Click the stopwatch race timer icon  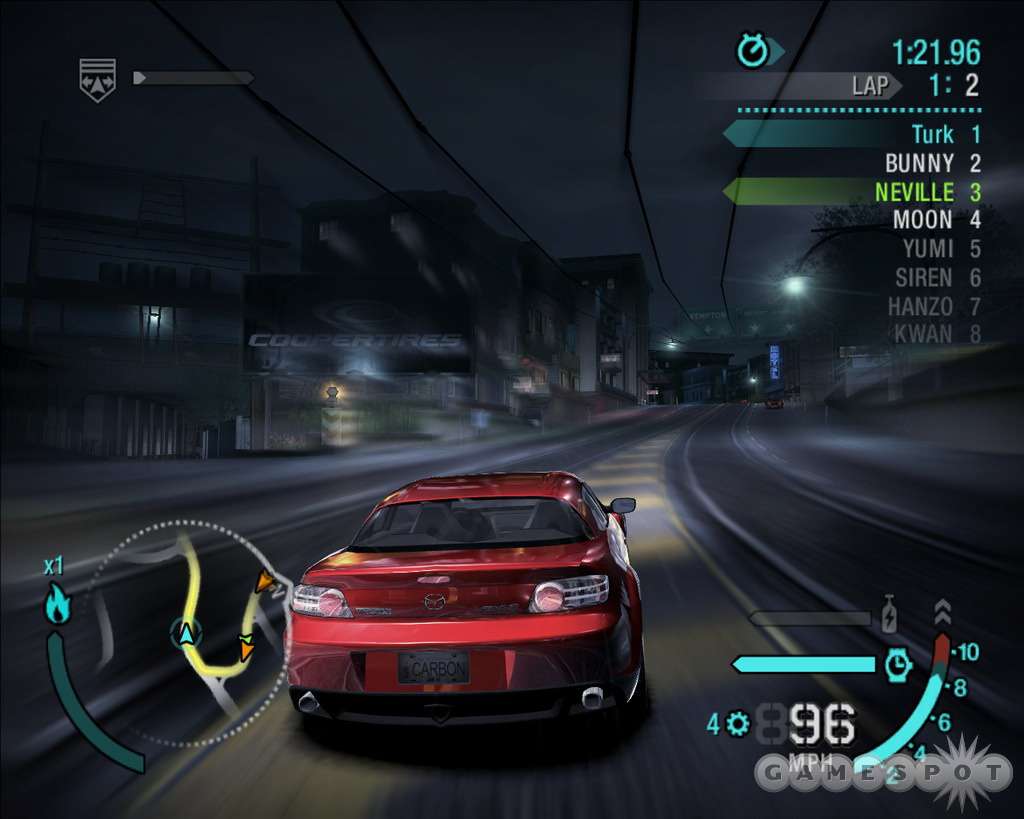click(x=752, y=51)
